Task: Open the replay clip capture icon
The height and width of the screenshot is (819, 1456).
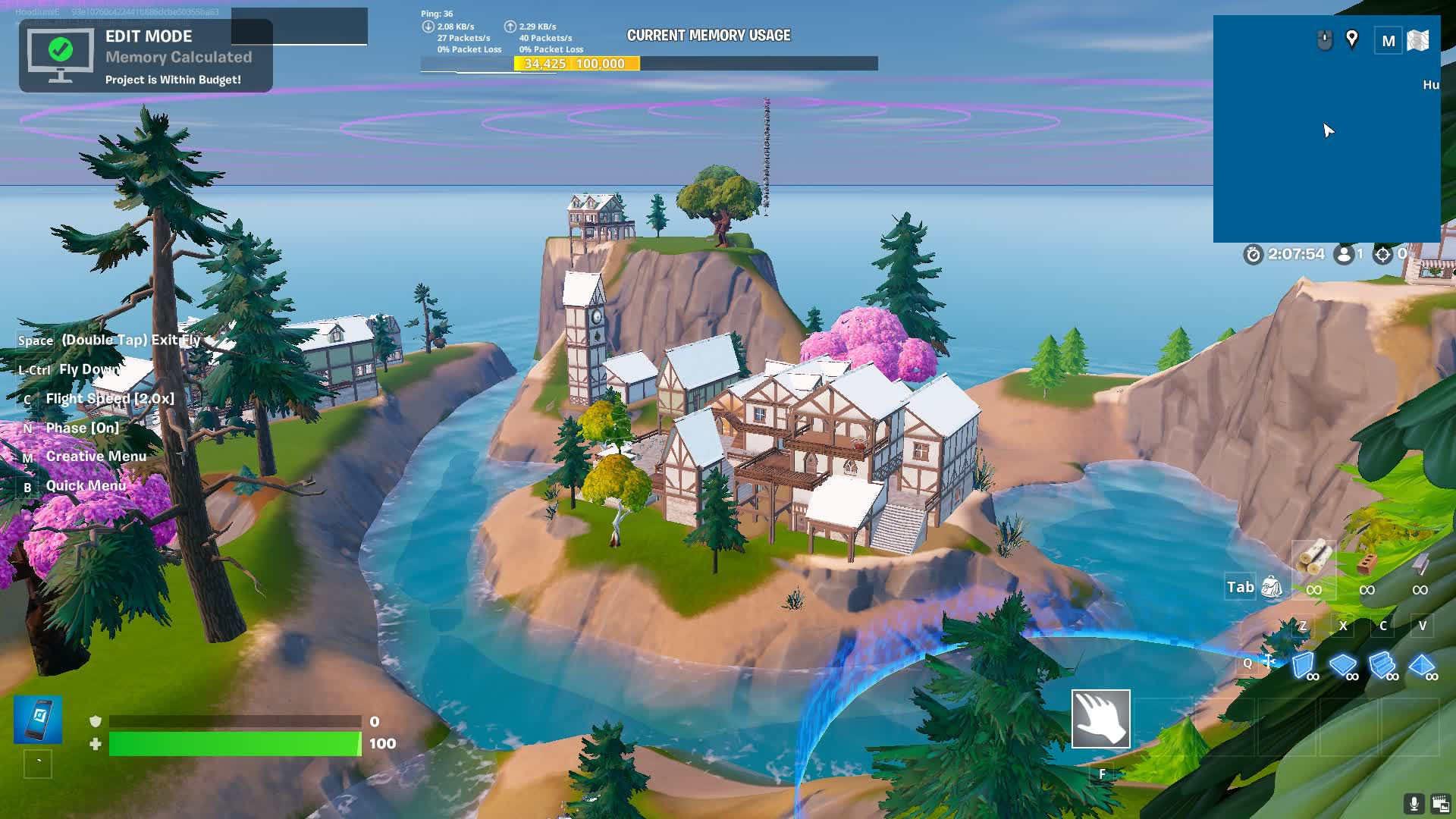Action: tap(1440, 803)
